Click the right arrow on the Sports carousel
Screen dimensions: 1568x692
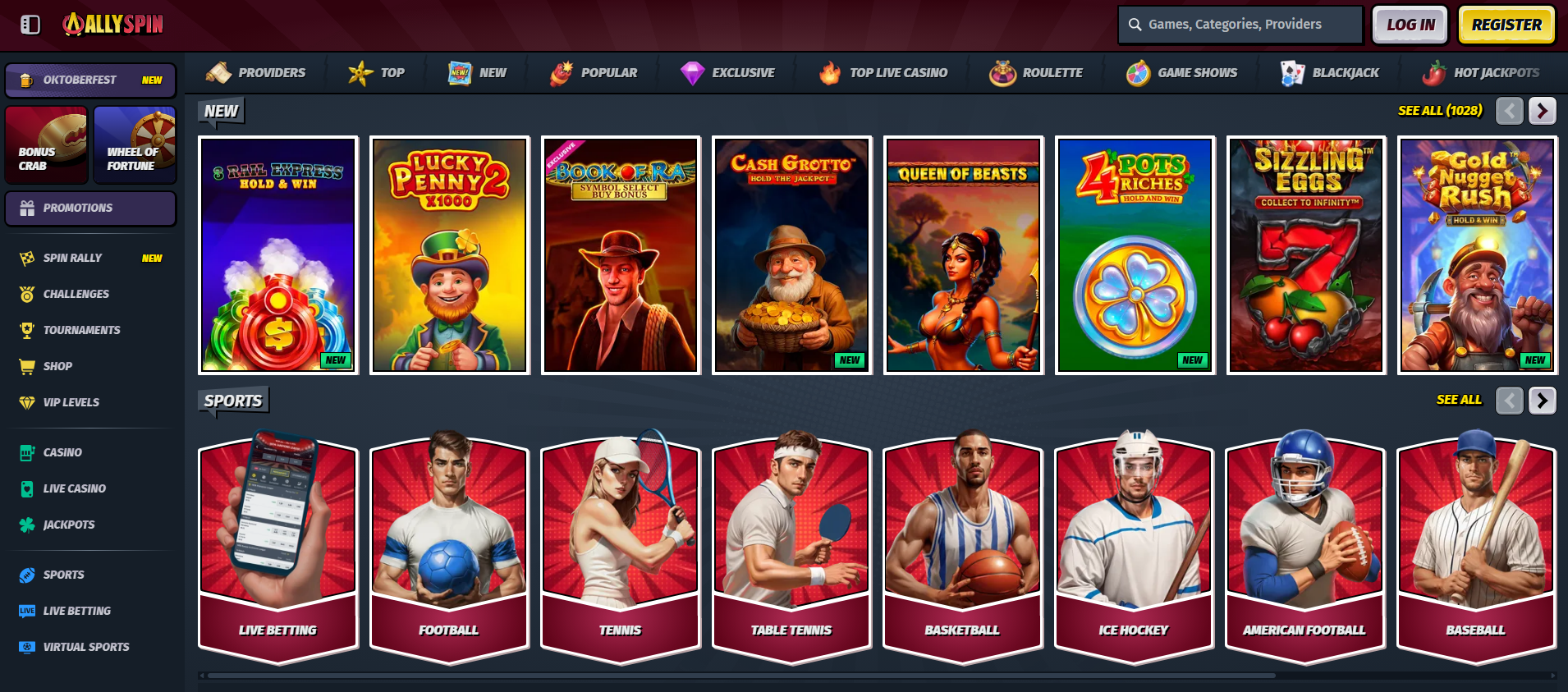[x=1542, y=401]
